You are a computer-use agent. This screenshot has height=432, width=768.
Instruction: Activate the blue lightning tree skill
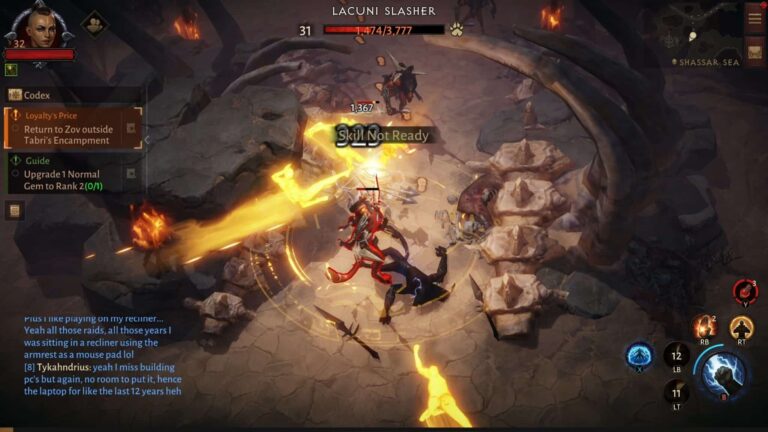639,356
